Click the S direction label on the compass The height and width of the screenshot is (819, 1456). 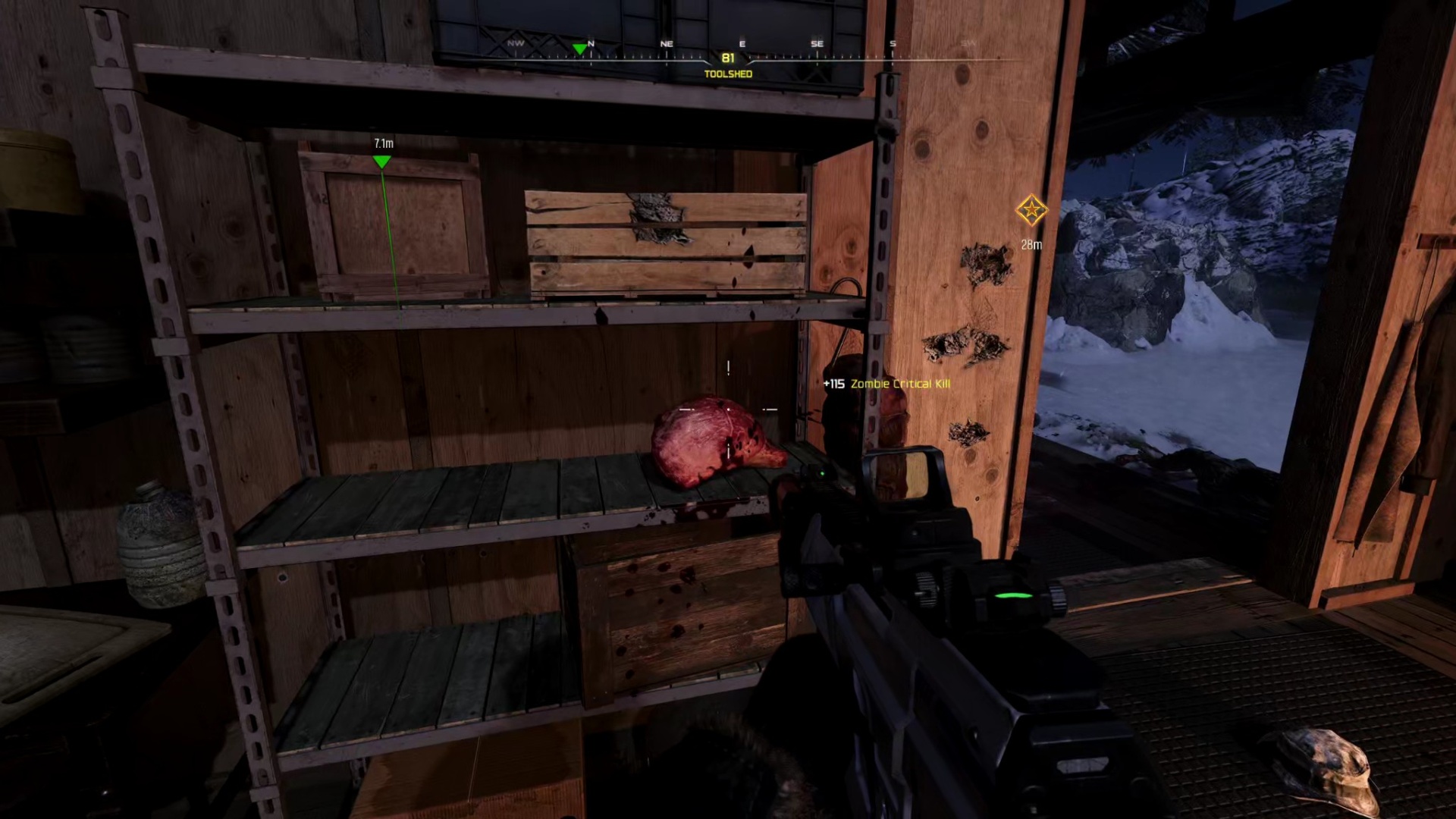coord(893,43)
